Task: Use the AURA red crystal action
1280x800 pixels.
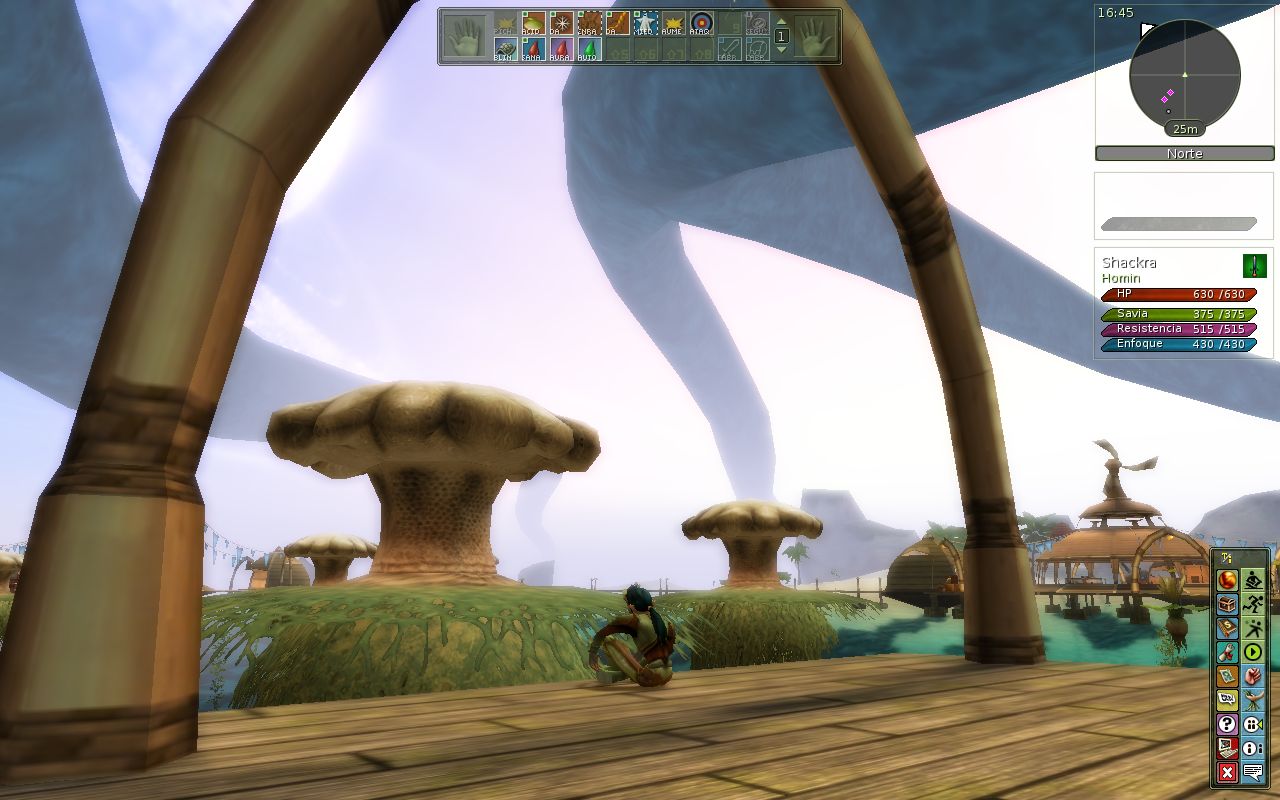Action: (561, 49)
